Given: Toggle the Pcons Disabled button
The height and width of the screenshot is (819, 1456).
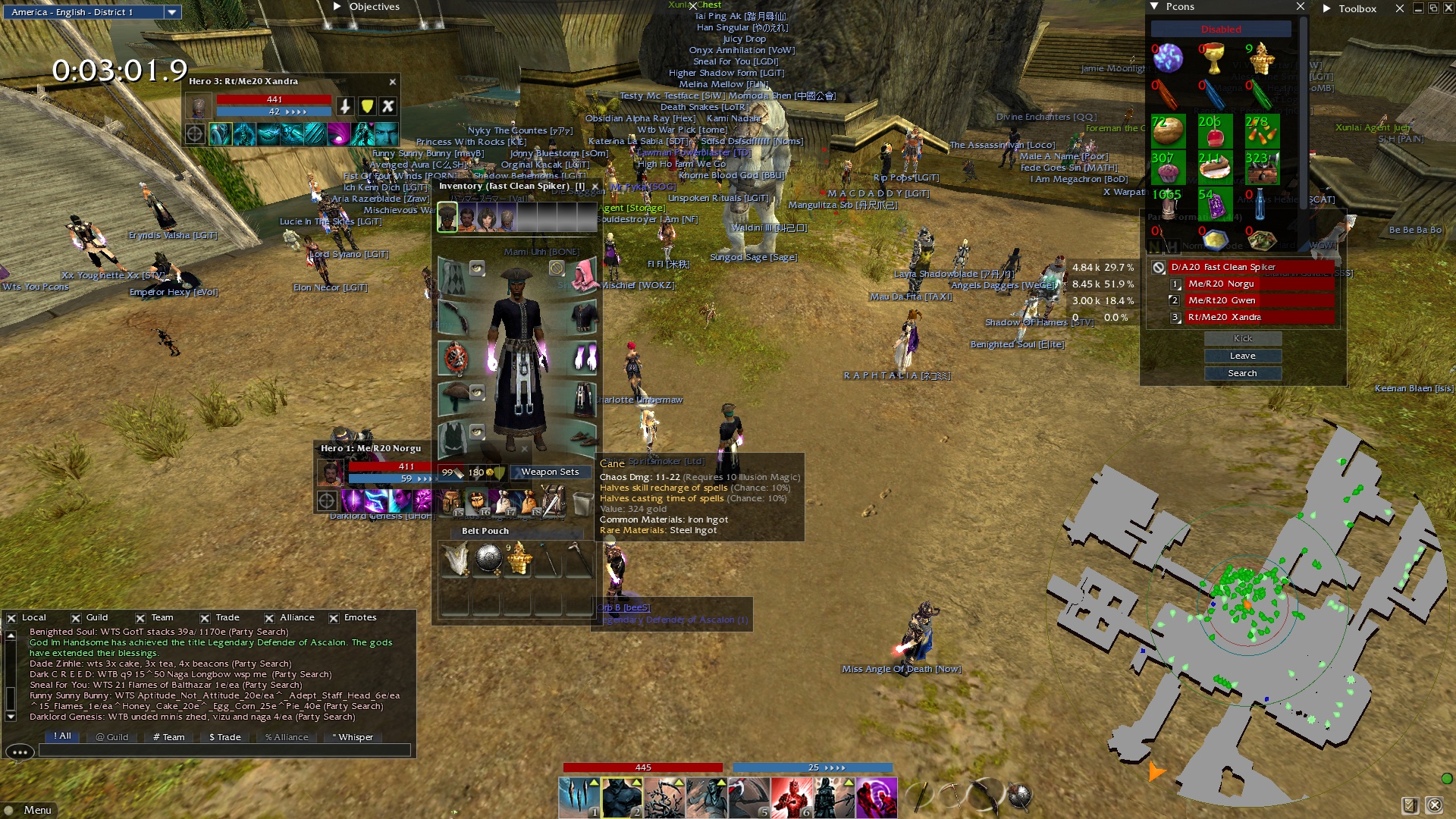Looking at the screenshot, I should coord(1221,29).
